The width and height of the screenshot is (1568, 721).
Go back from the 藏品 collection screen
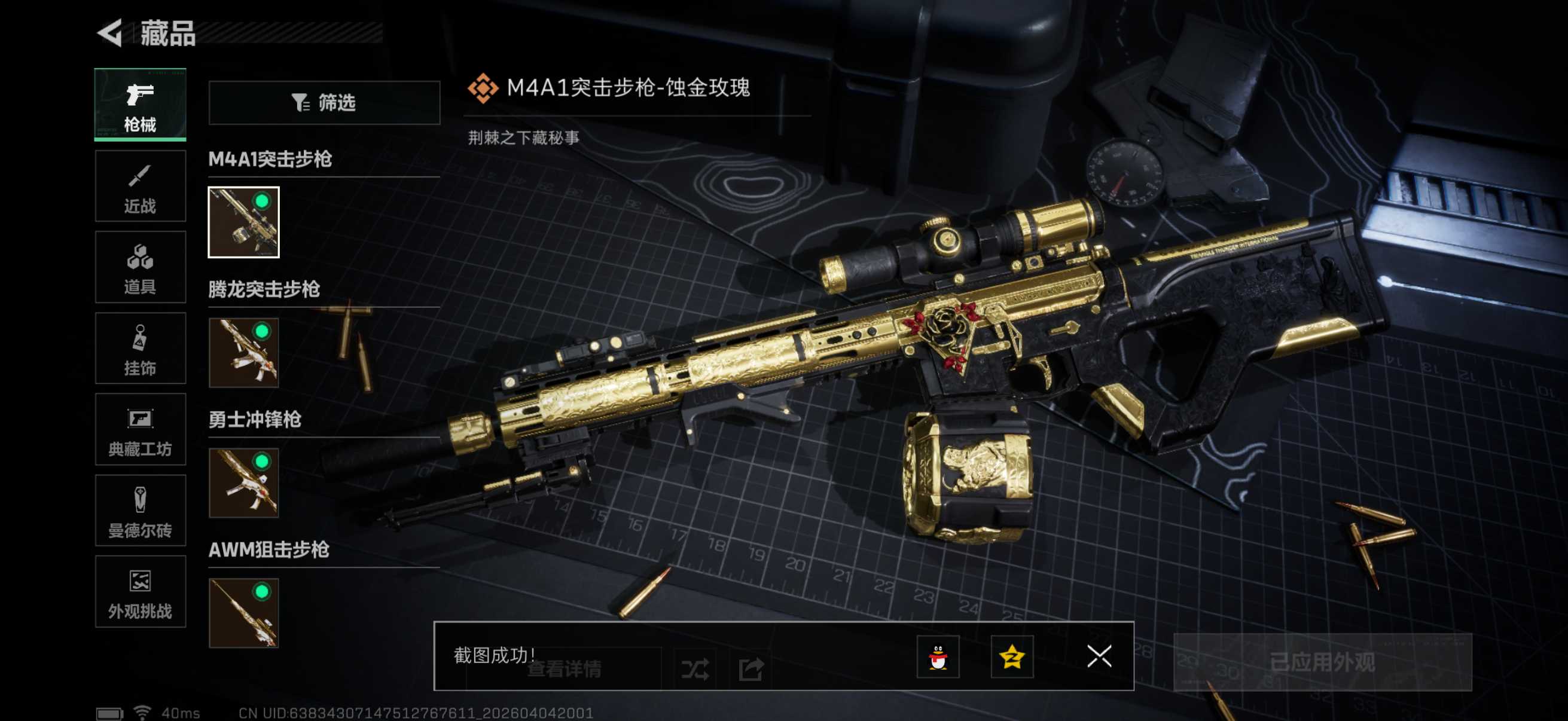(111, 33)
